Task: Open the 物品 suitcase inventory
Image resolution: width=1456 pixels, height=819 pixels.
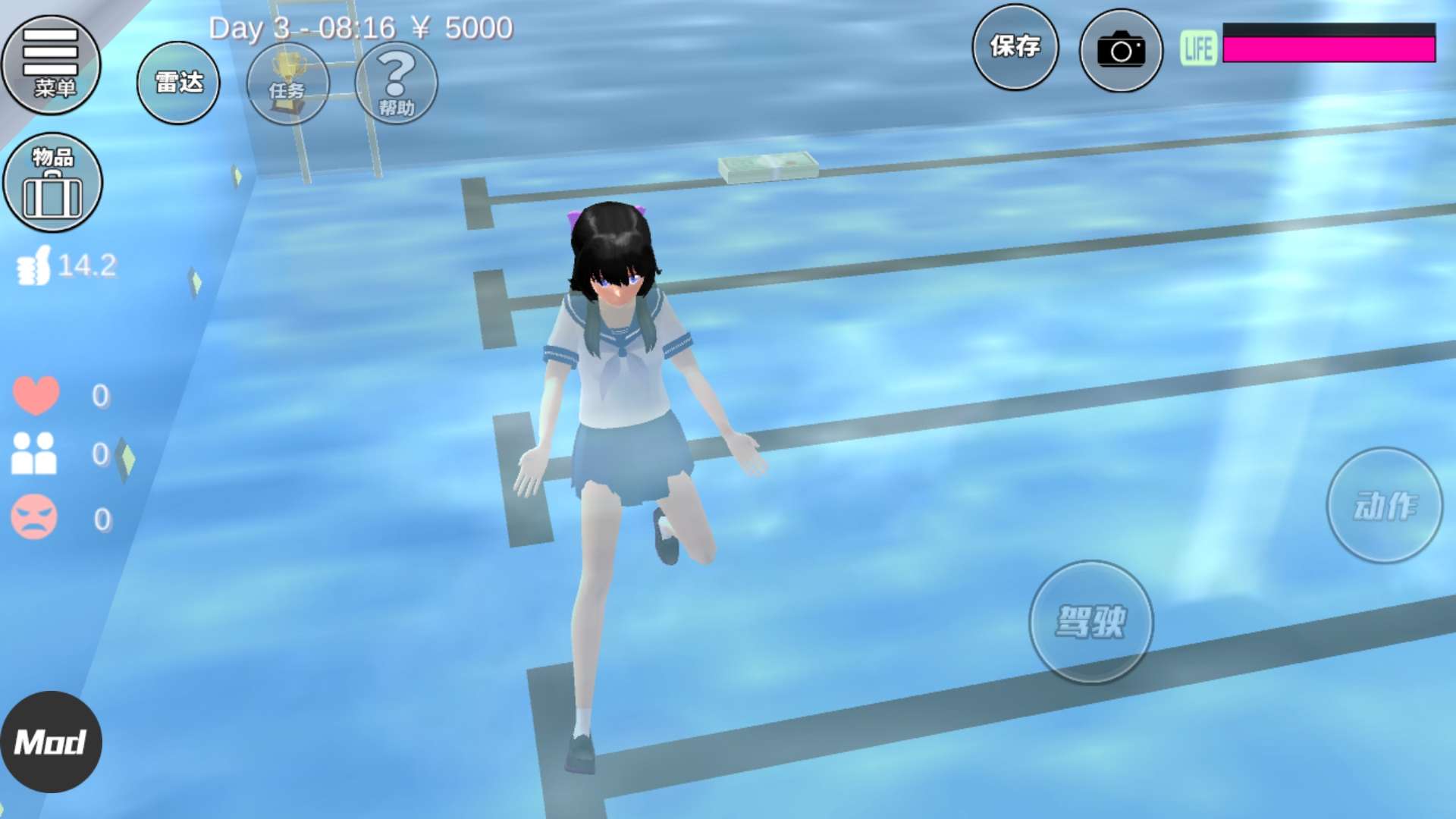Action: 52,182
